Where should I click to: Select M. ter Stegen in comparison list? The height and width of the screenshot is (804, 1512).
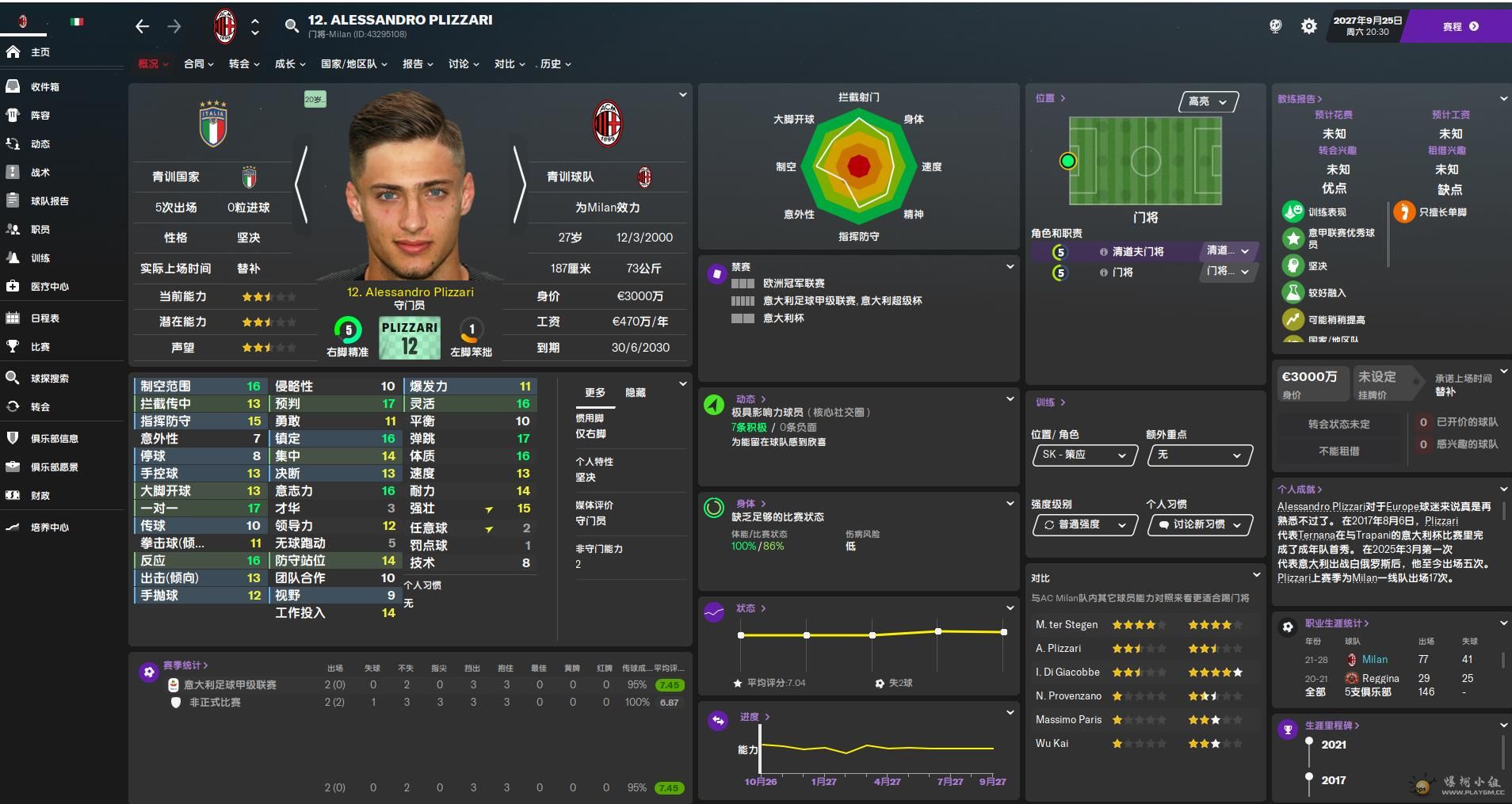1067,625
